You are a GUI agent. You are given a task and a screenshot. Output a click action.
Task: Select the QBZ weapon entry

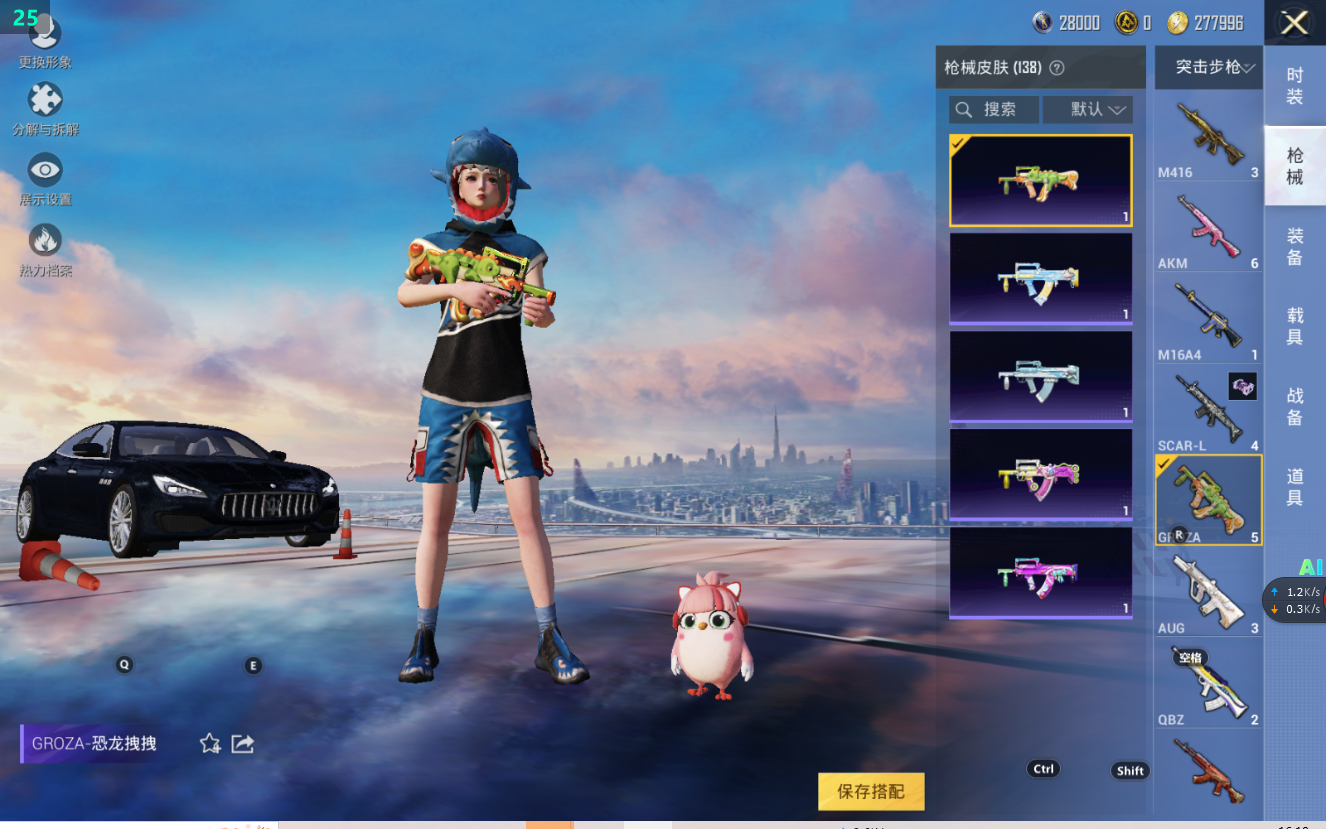point(1208,684)
